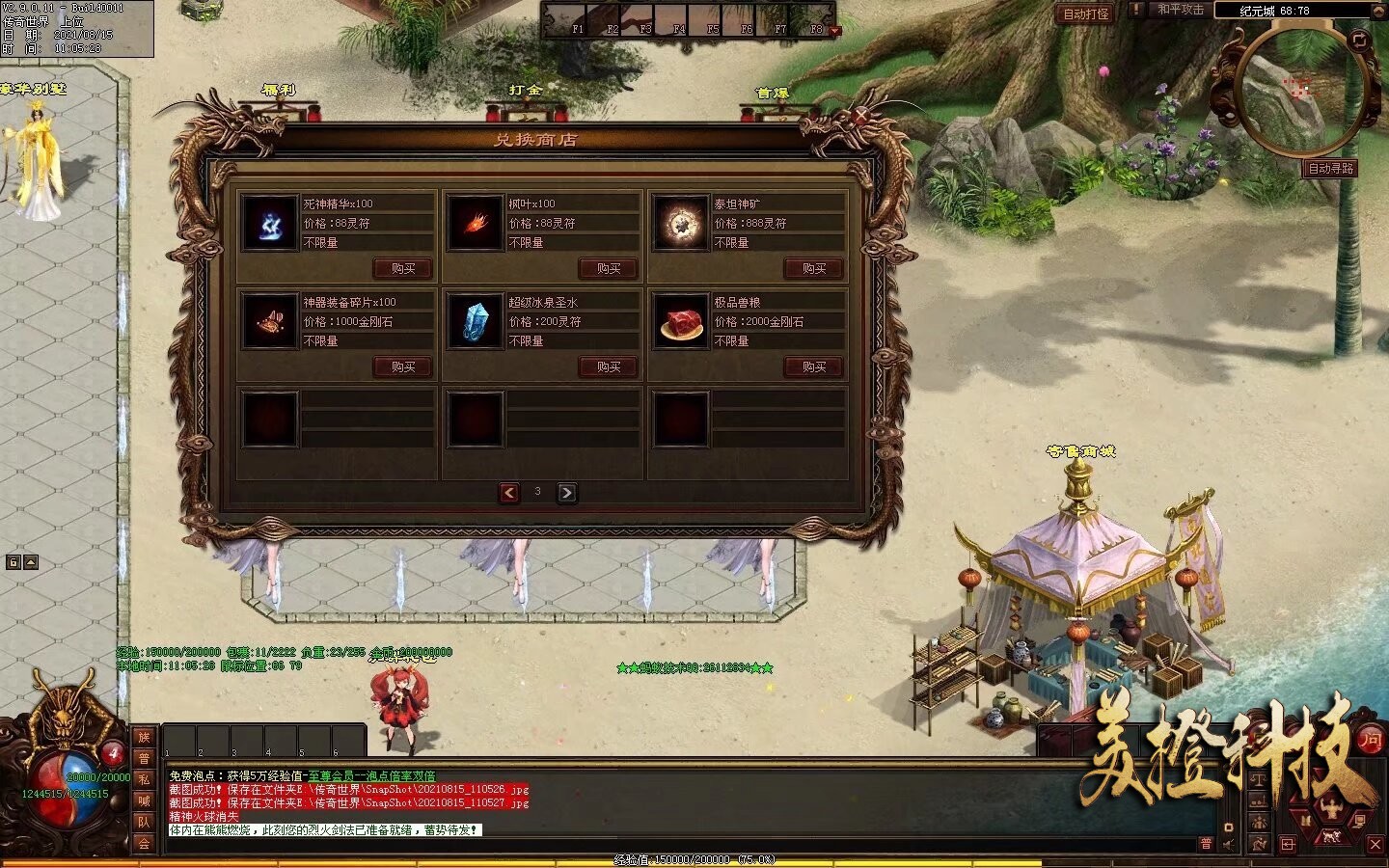Go to the next shop page

click(x=567, y=493)
